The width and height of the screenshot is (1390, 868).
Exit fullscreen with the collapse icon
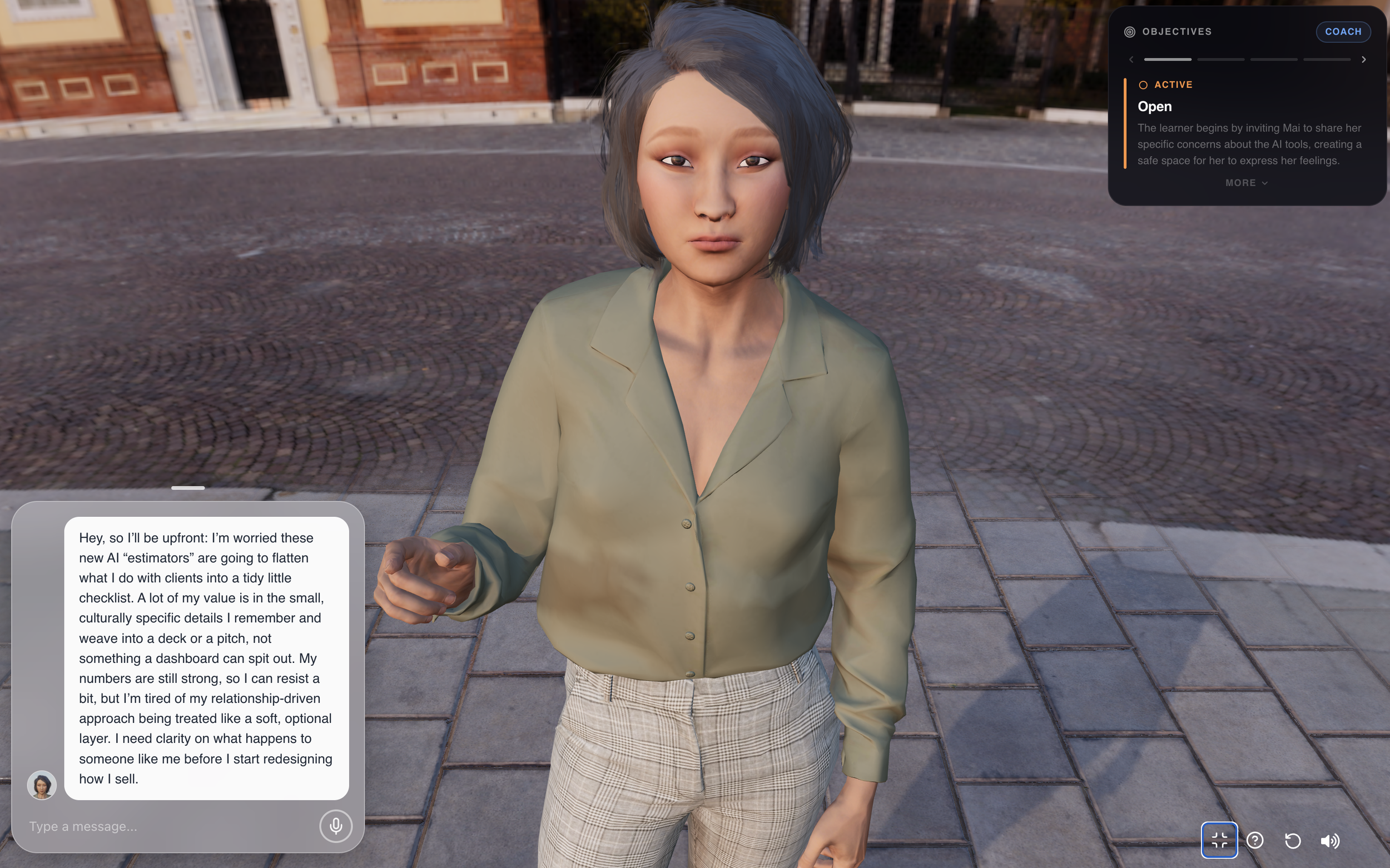click(x=1219, y=840)
